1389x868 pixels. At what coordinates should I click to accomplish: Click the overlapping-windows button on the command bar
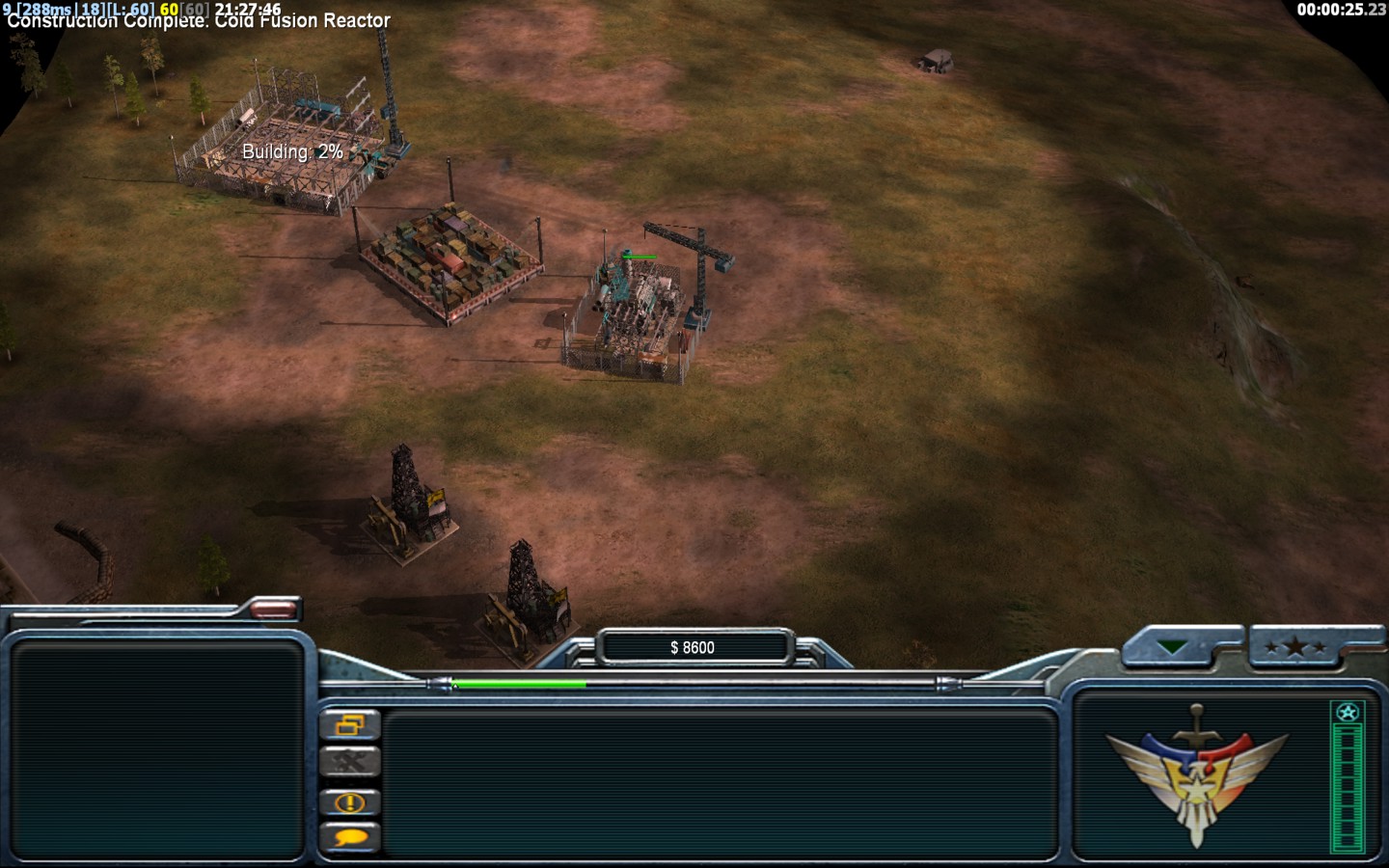click(x=349, y=725)
